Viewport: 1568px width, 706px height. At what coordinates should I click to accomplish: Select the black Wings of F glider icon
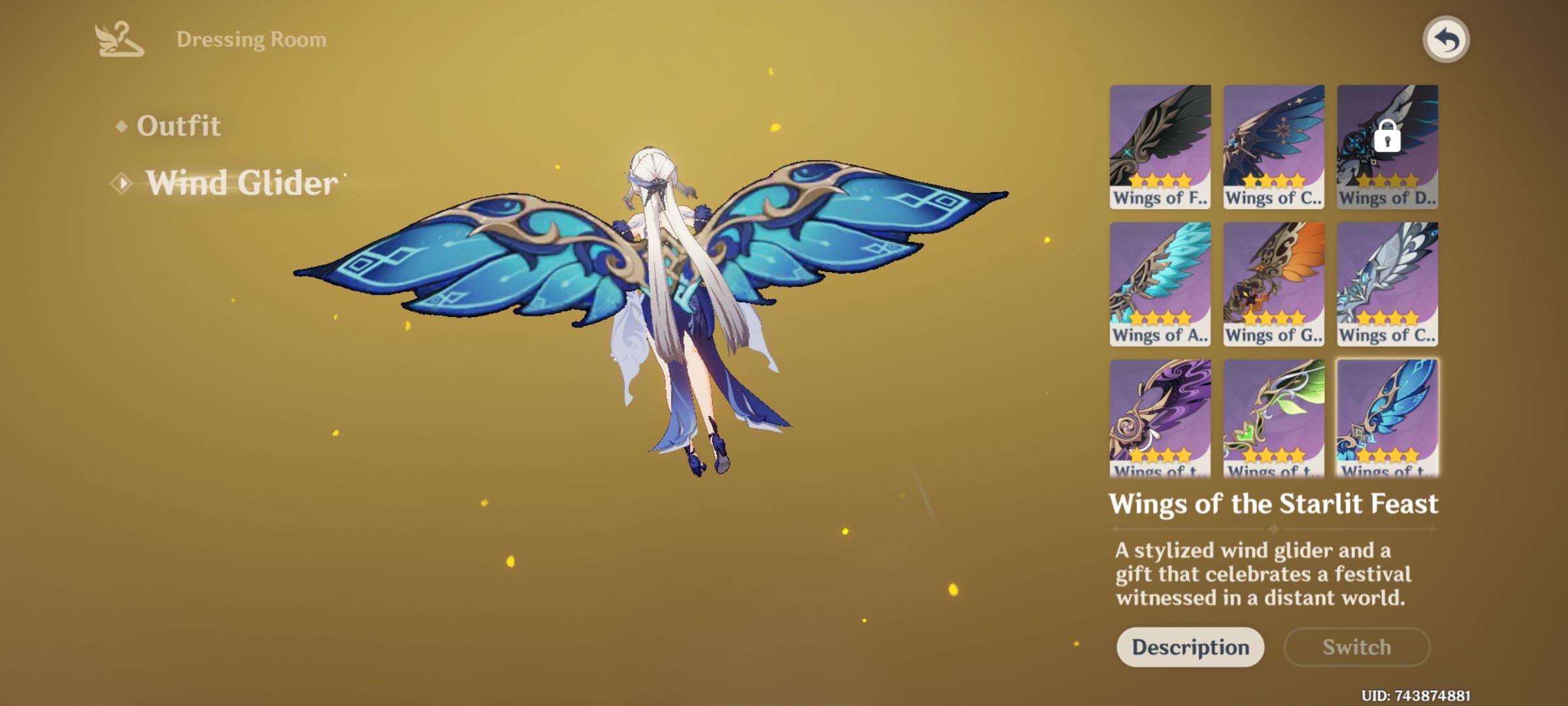point(1160,145)
